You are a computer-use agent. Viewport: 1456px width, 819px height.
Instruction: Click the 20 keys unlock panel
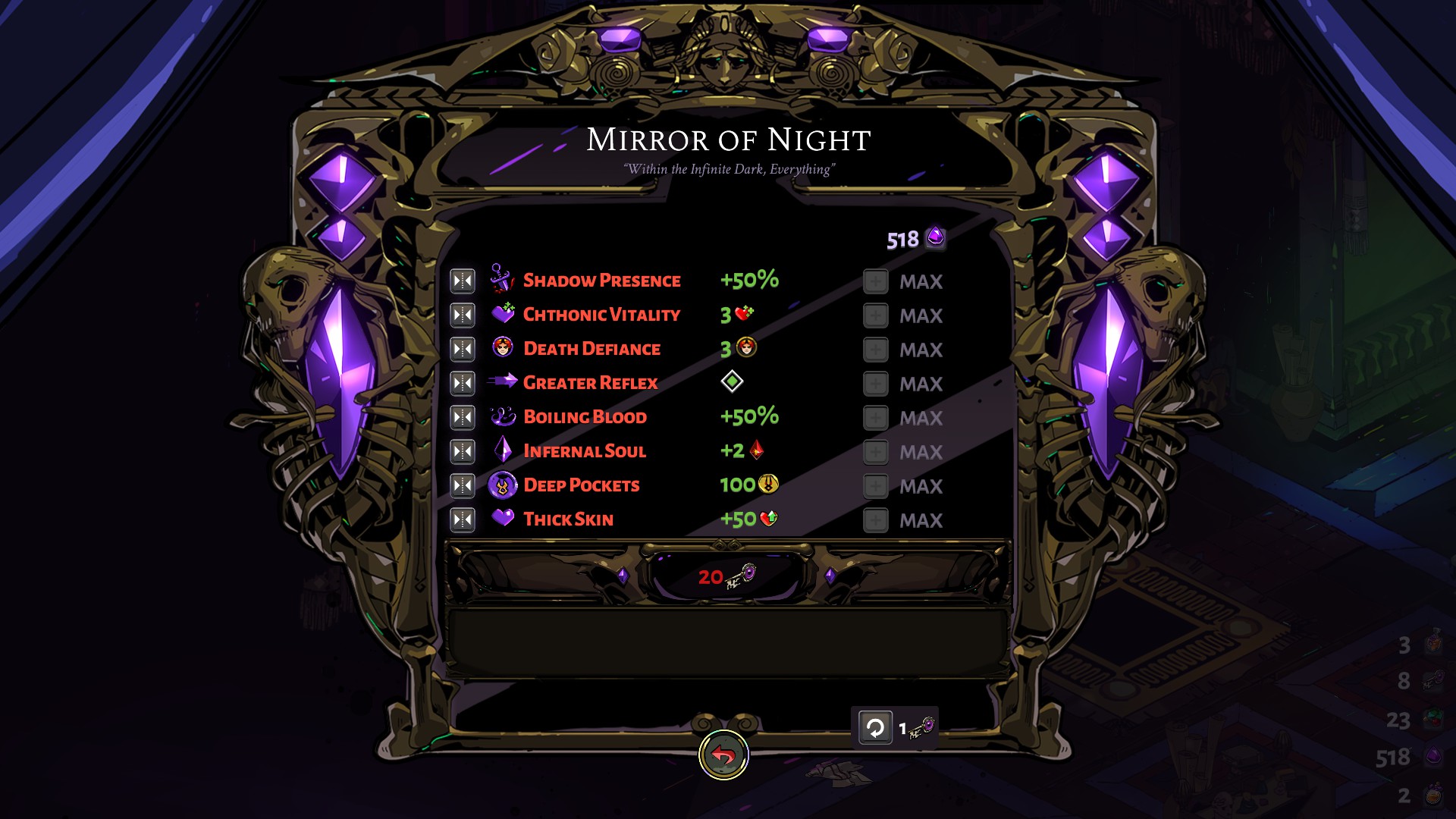click(726, 576)
